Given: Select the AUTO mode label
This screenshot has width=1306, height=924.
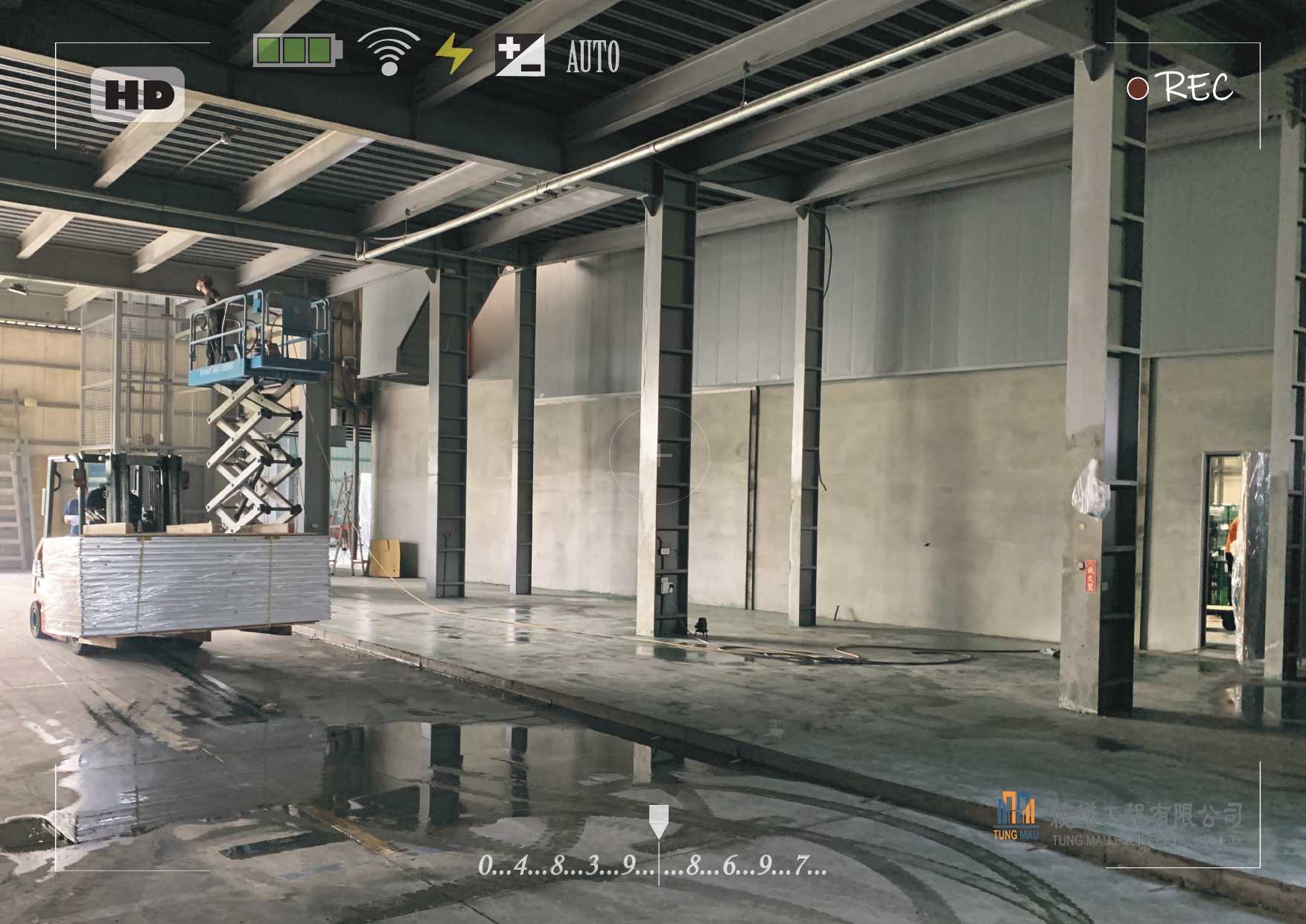Looking at the screenshot, I should pos(593,57).
